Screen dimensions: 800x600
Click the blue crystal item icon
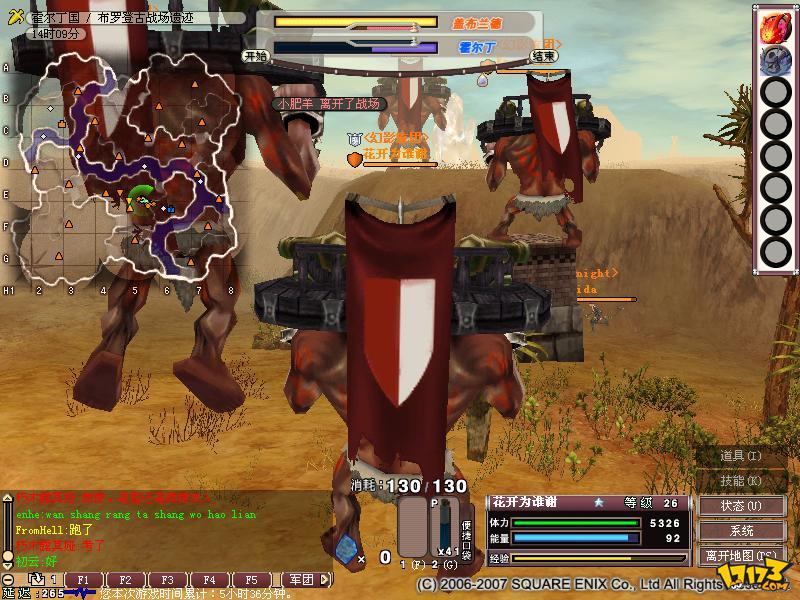point(346,548)
